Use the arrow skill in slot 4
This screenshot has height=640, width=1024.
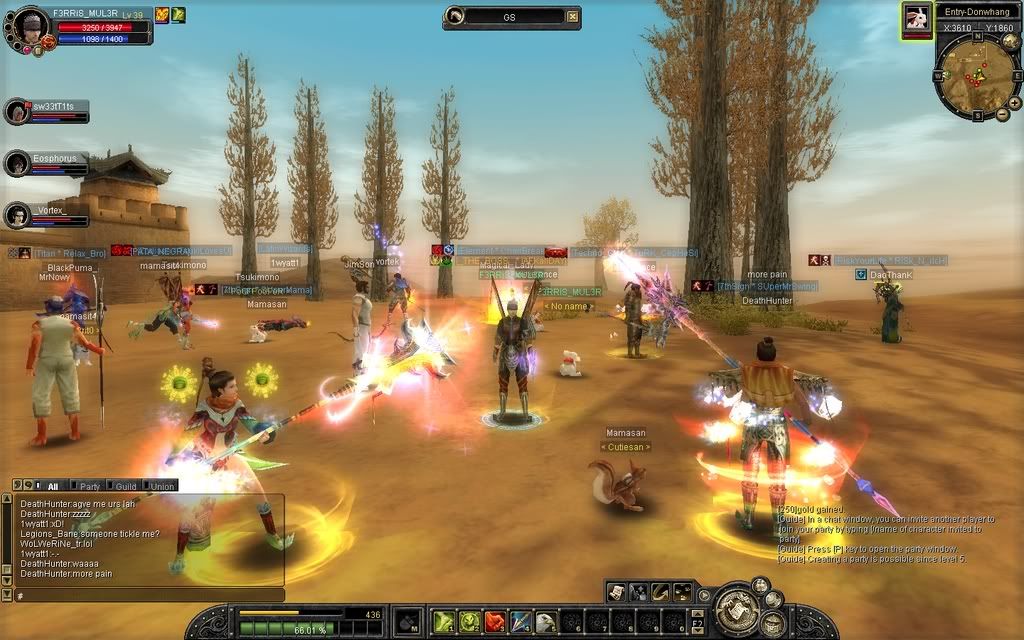pyautogui.click(x=520, y=622)
